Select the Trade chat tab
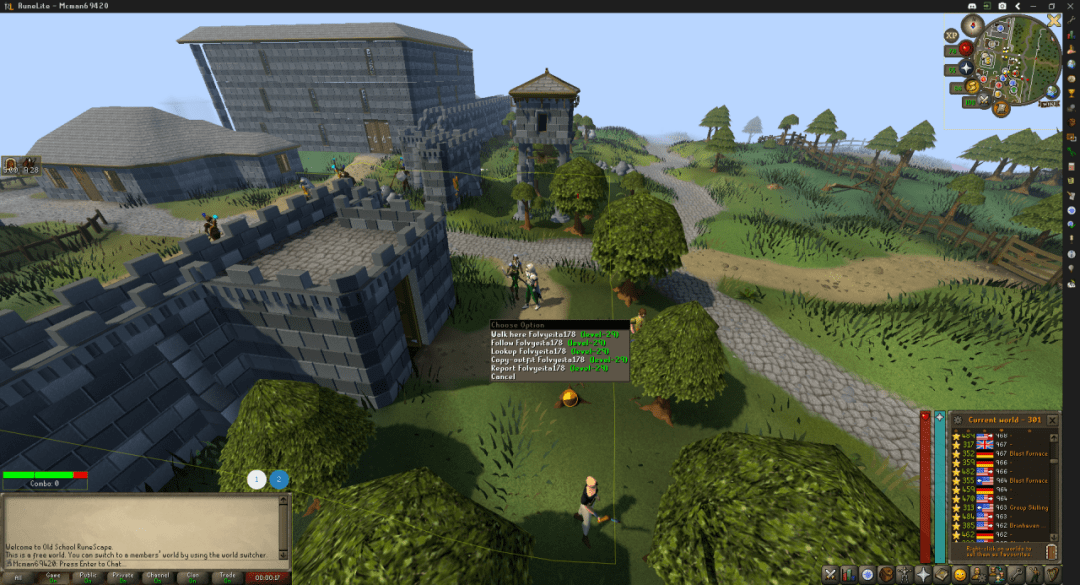 (x=228, y=577)
